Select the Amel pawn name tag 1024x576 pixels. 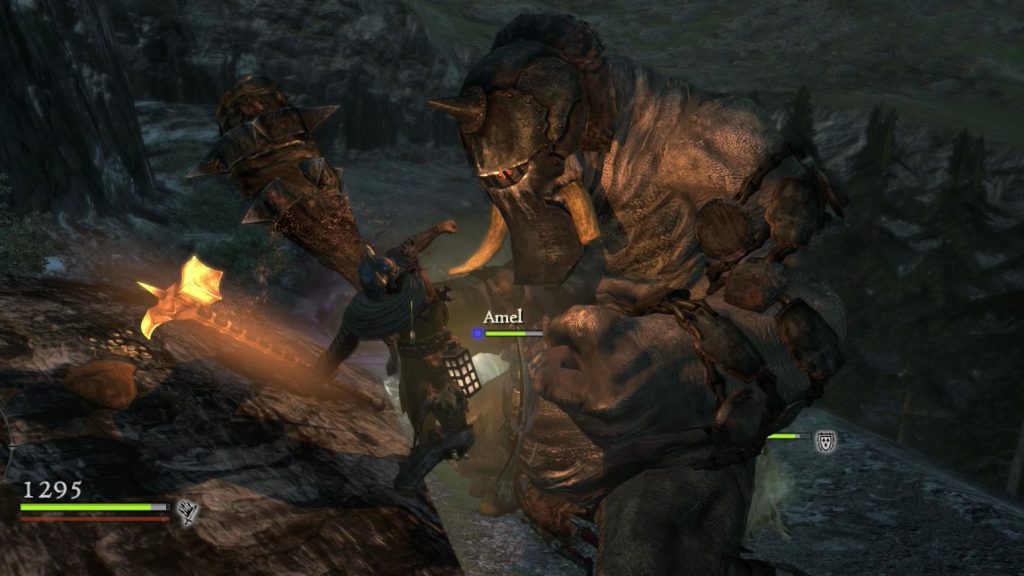pos(503,317)
